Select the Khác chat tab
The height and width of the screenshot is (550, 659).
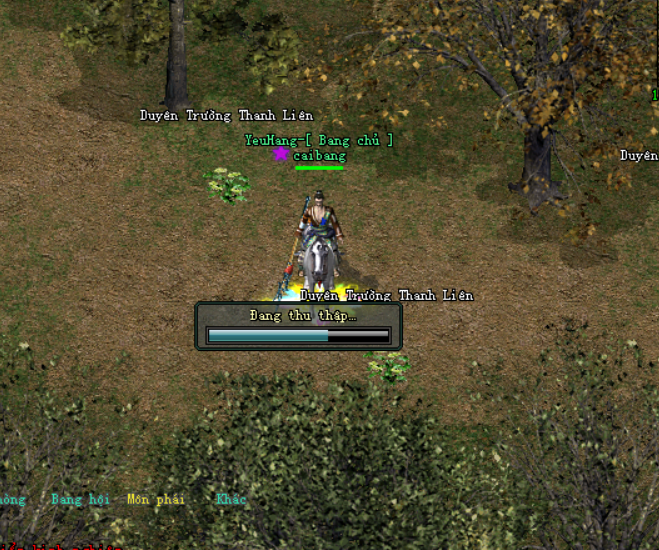pos(230,499)
